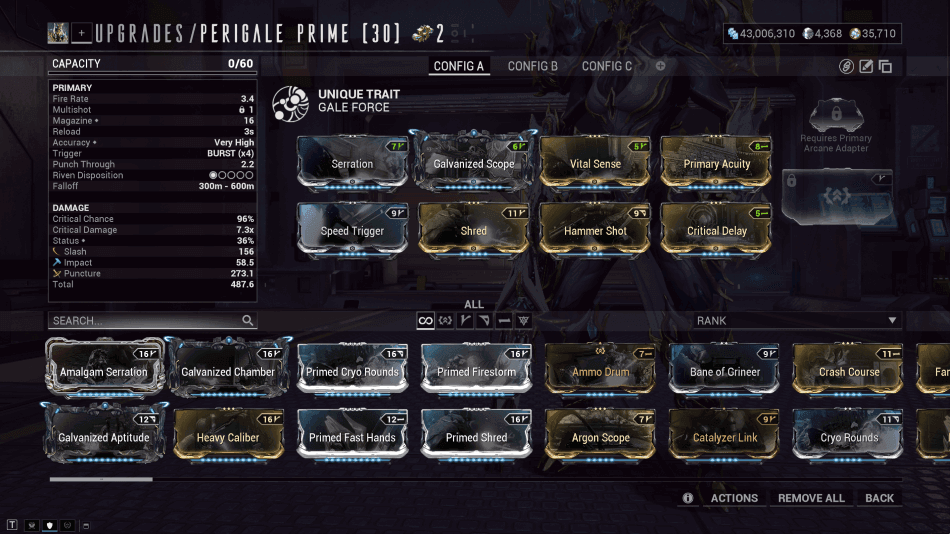Choose the Heavy Caliber mod card
The height and width of the screenshot is (534, 950).
pyautogui.click(x=228, y=437)
